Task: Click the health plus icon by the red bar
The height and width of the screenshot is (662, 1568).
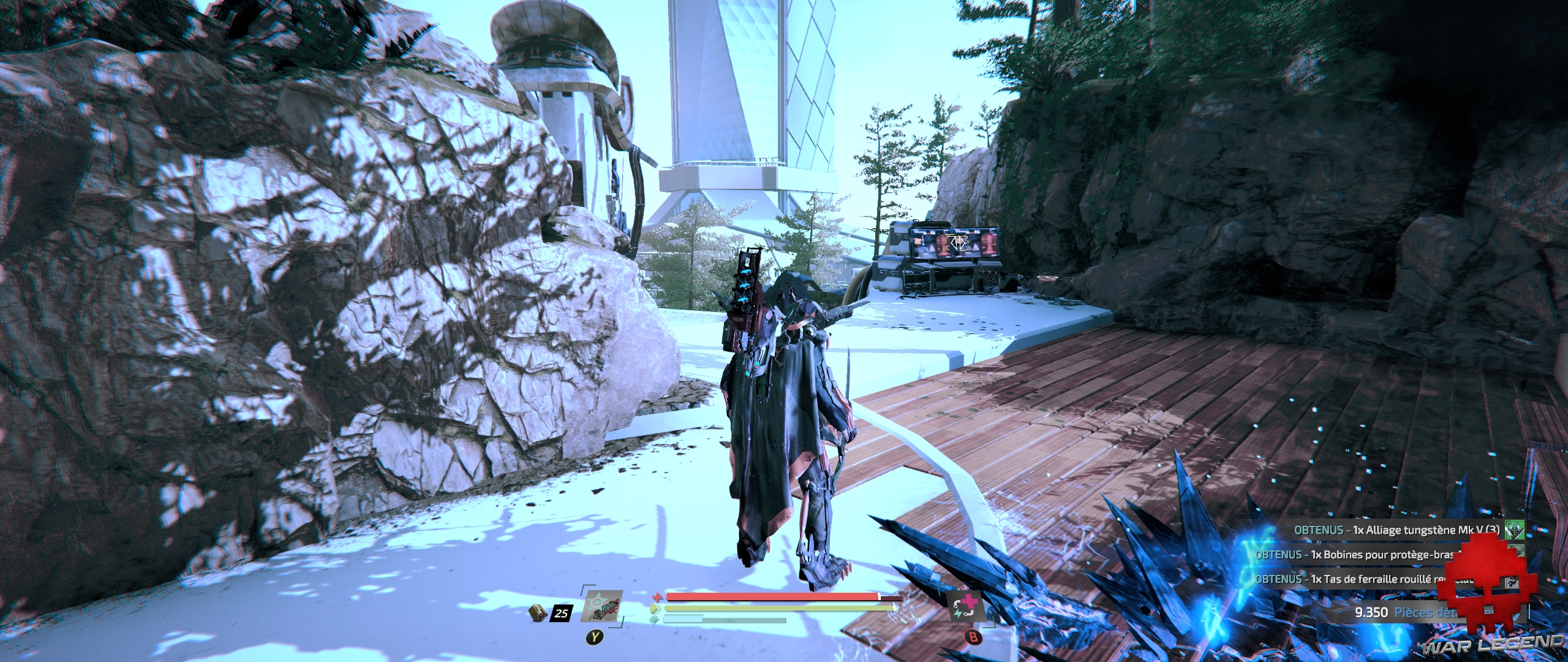Action: (657, 598)
